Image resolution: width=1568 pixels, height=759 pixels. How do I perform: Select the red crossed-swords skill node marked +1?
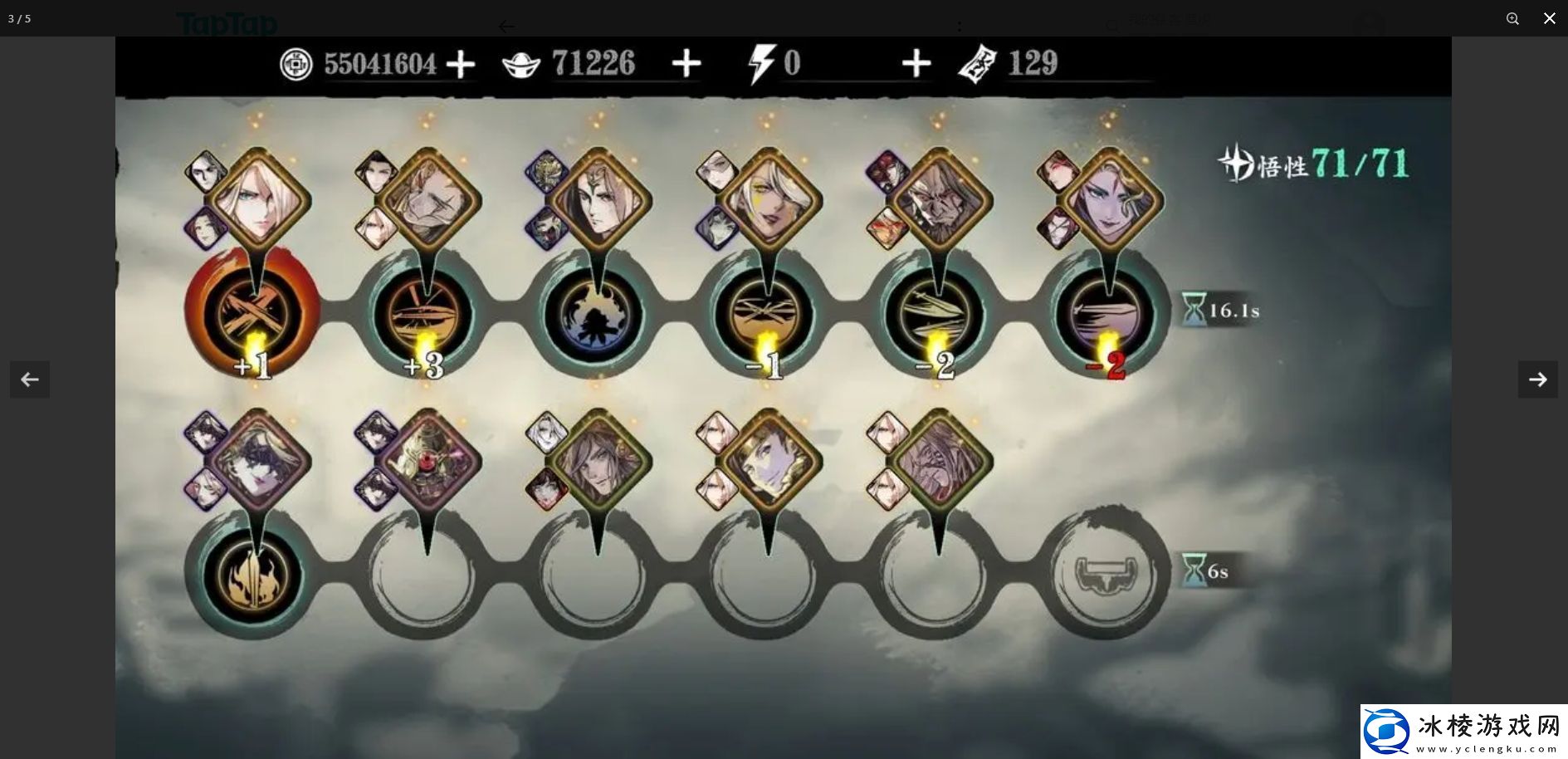click(x=252, y=313)
